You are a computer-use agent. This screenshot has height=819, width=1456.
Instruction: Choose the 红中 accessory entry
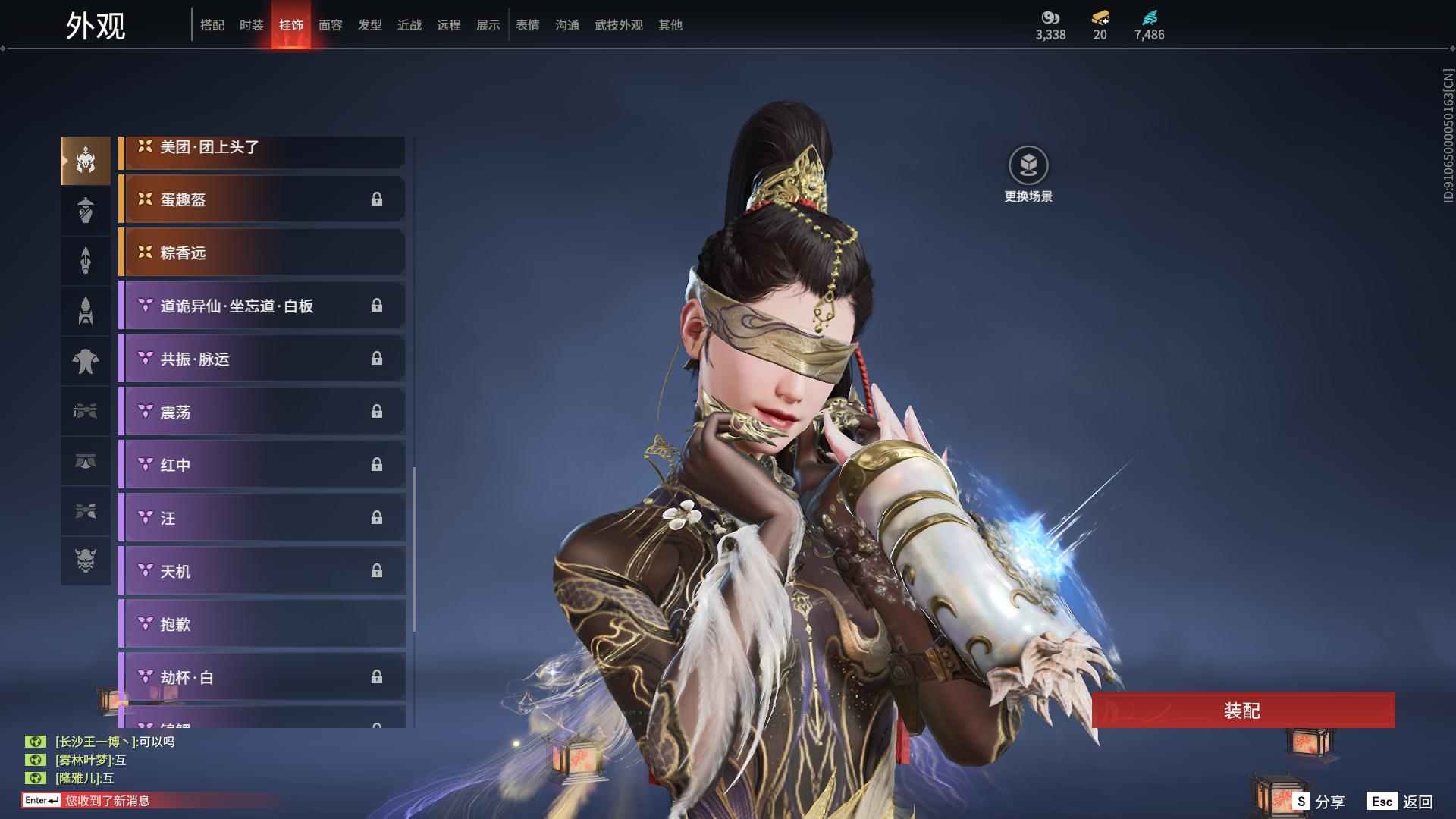[262, 465]
